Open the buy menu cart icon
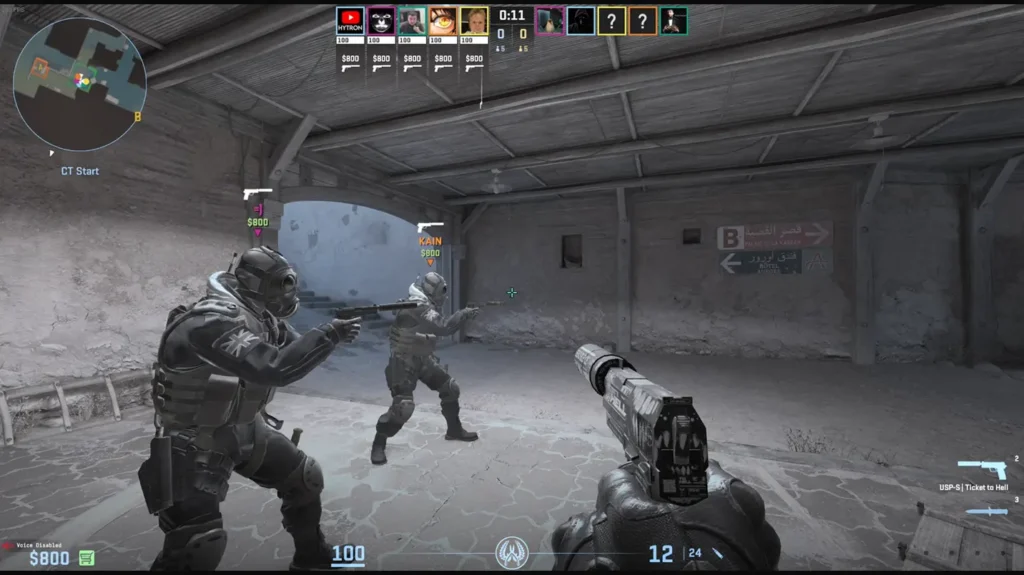Viewport: 1024px width, 575px height. coord(87,558)
